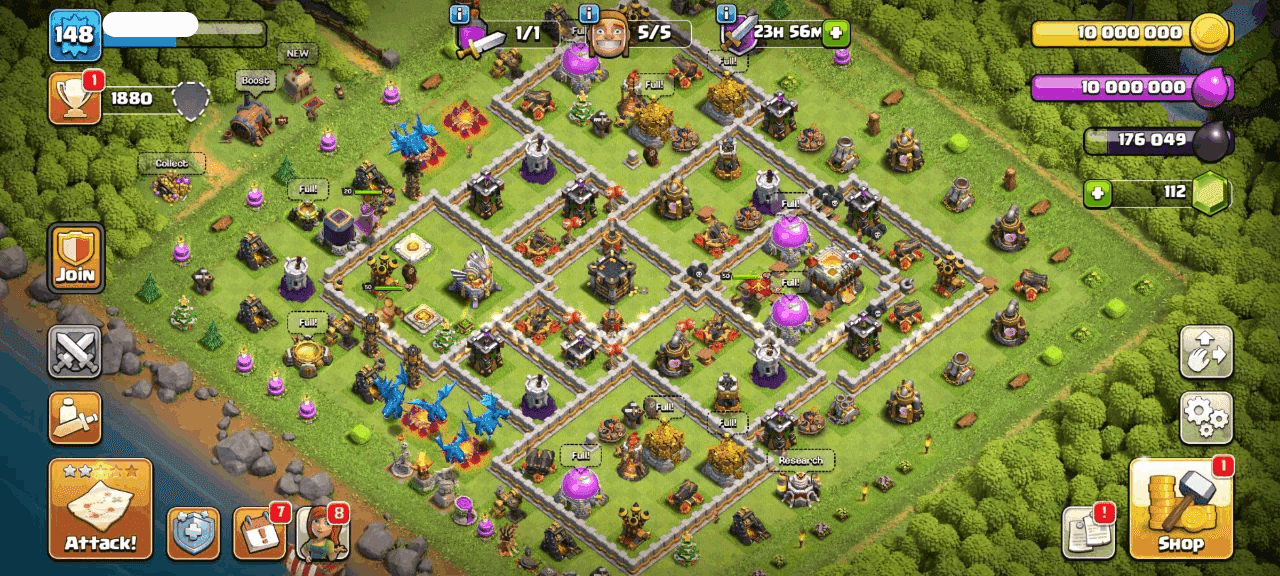Show builder info above the 5/5 counter
Image resolution: width=1280 pixels, height=576 pixels.
click(x=589, y=14)
